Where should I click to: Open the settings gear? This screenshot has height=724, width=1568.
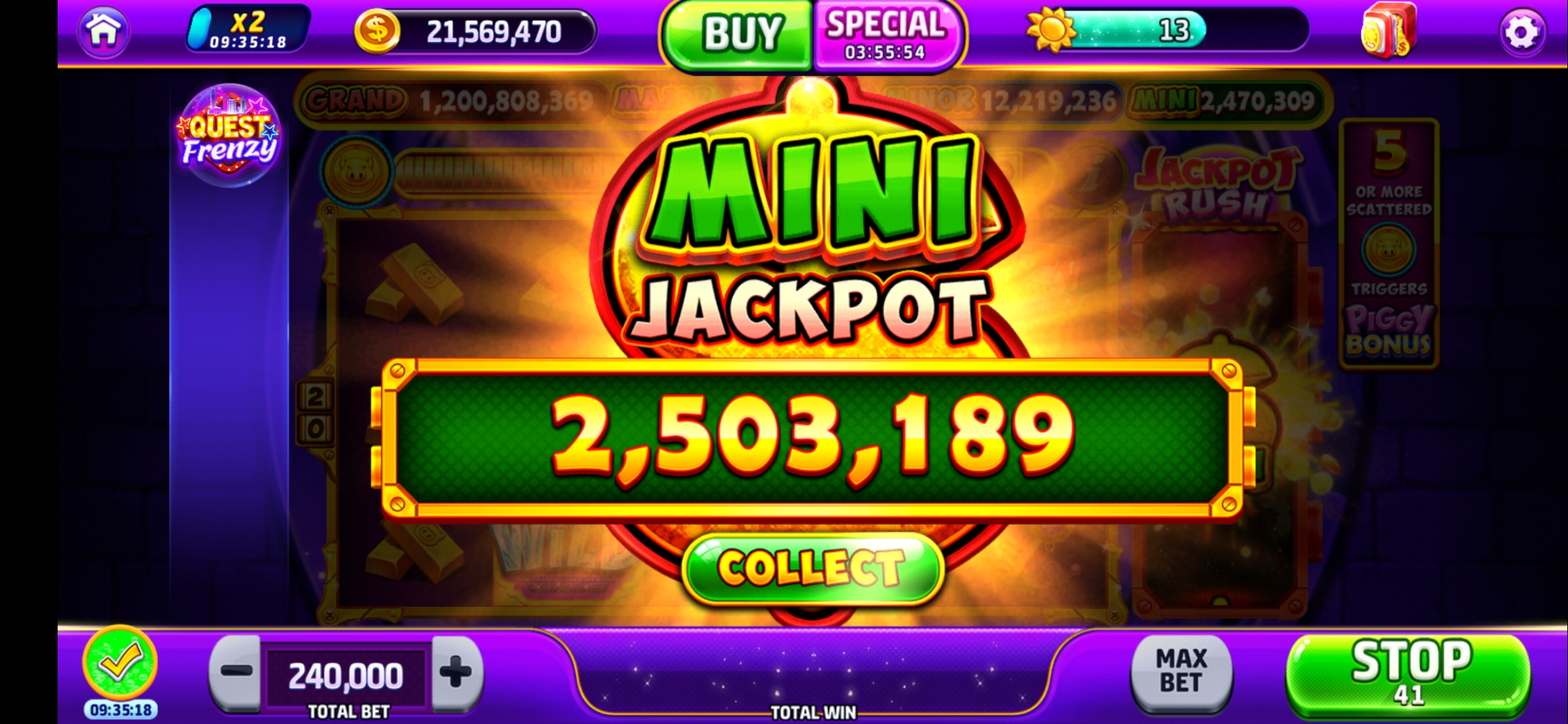[1524, 32]
